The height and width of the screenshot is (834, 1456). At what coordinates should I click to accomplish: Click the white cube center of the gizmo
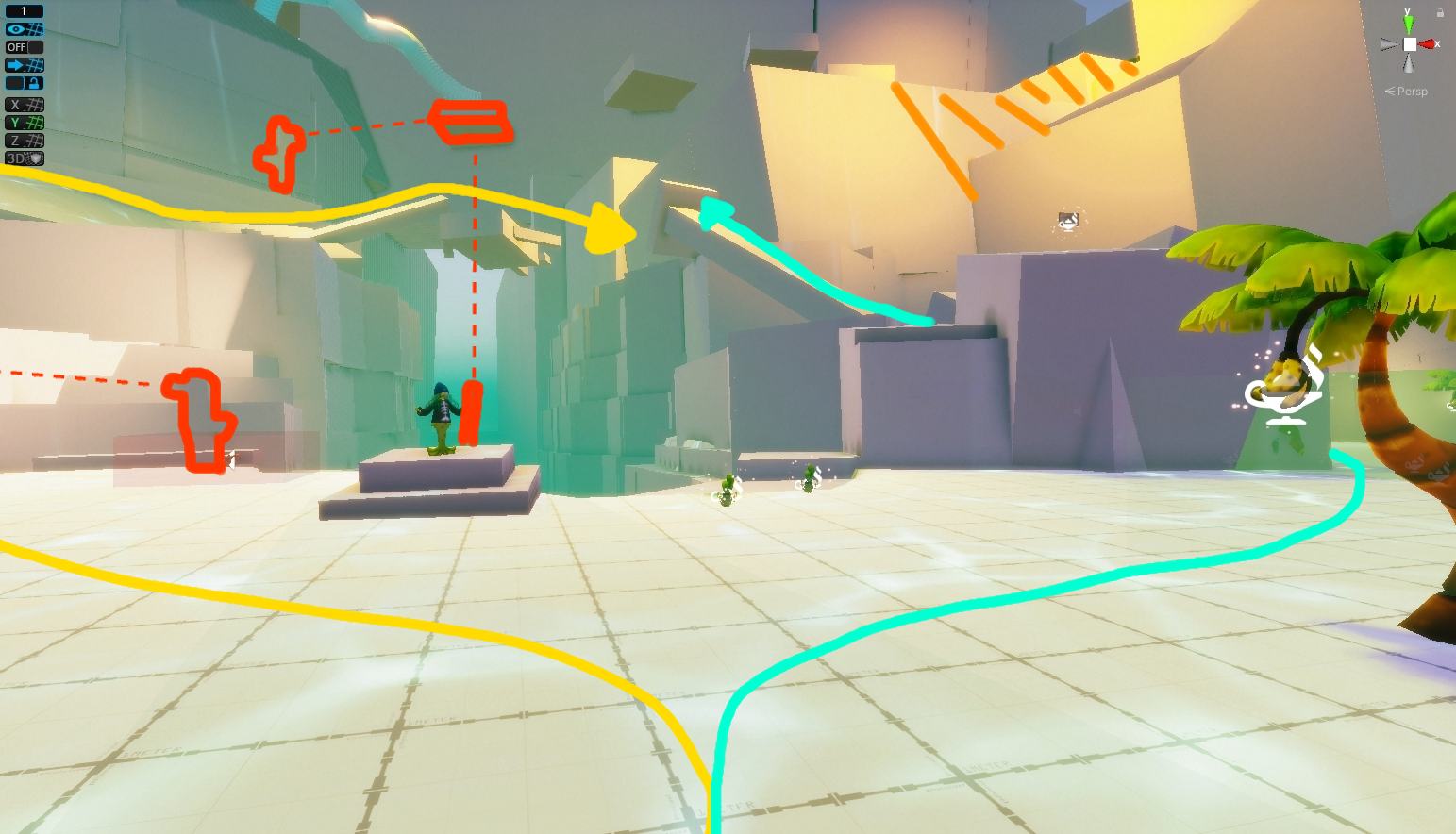1410,44
